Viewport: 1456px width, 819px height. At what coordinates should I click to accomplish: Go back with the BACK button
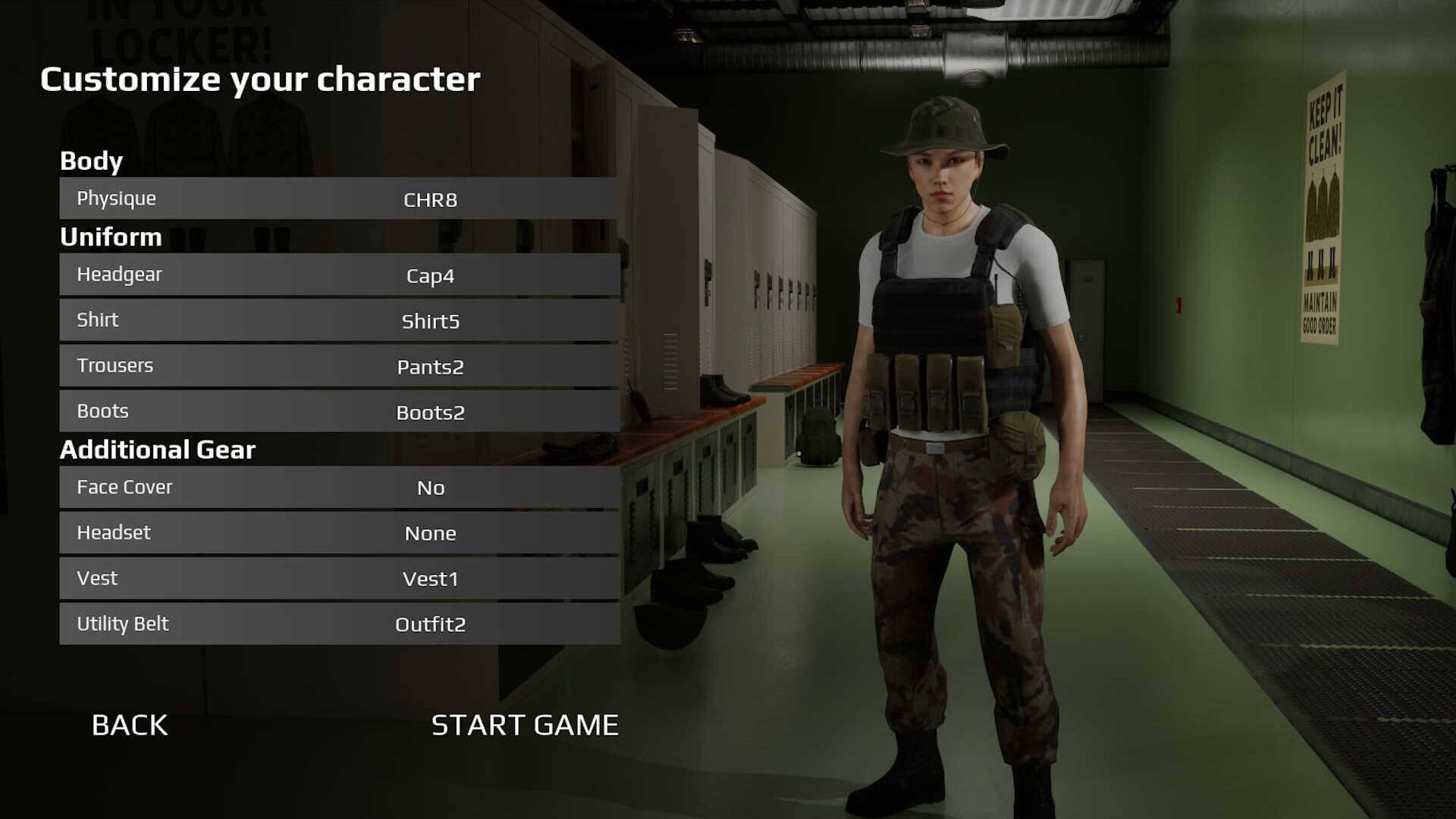(130, 725)
